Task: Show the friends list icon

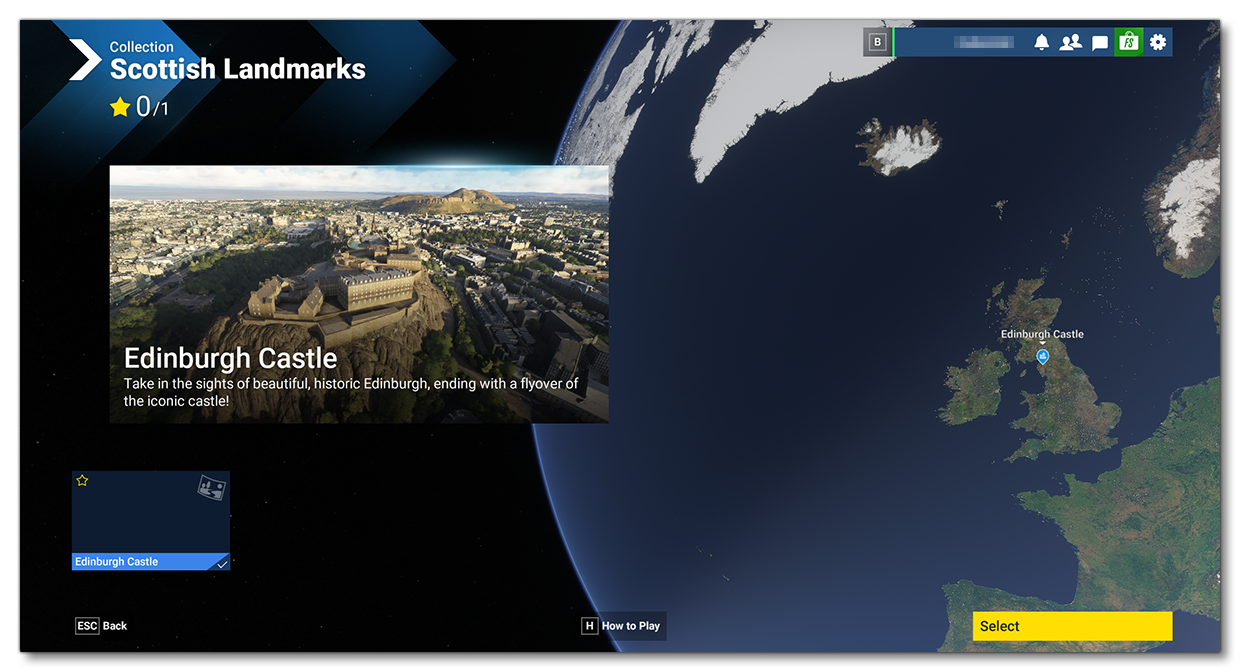Action: click(x=1071, y=42)
